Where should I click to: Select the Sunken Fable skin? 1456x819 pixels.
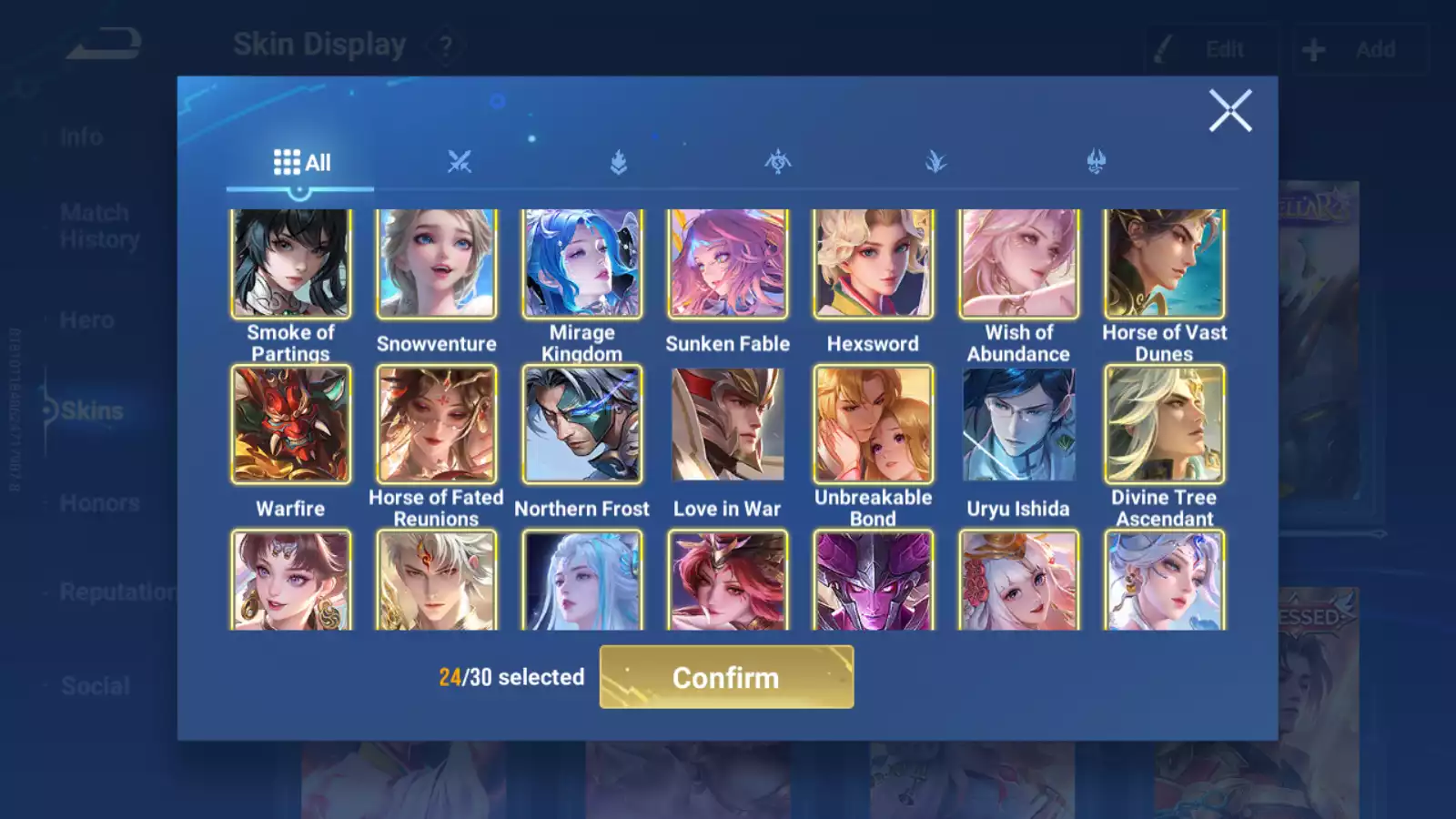[x=728, y=264]
